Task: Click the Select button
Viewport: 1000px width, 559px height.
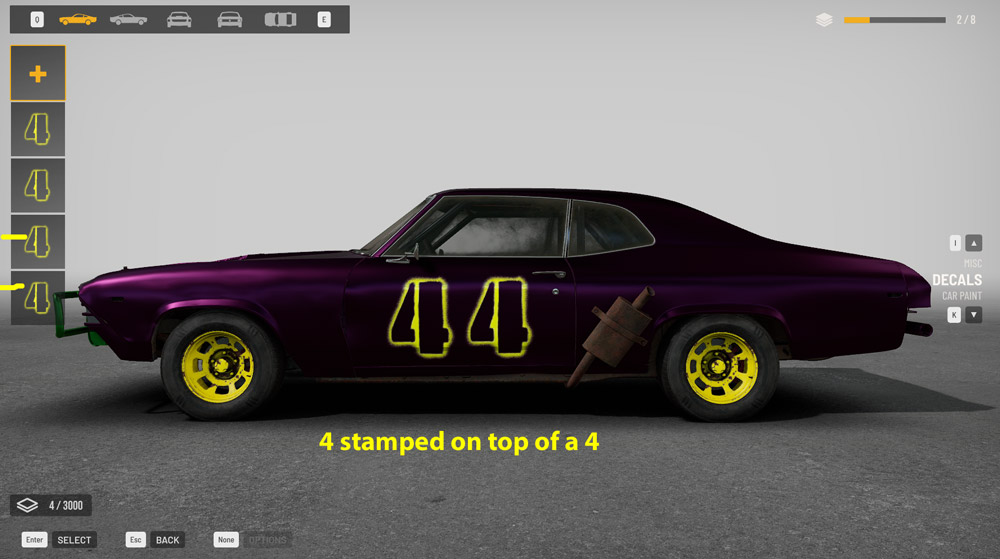Action: pos(74,540)
